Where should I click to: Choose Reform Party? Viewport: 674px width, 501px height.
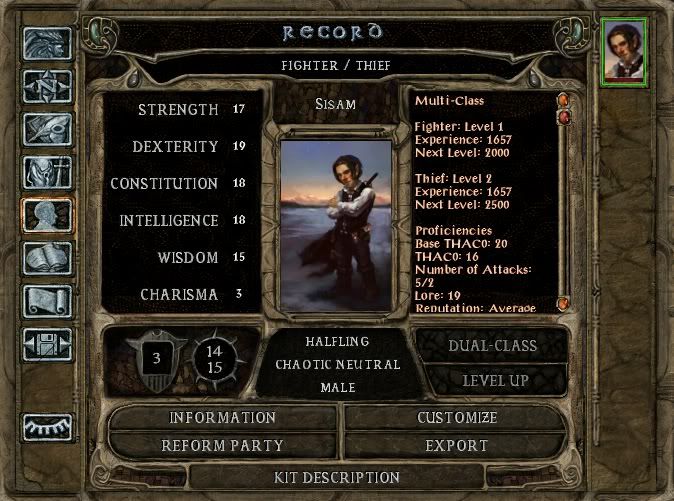coord(222,445)
